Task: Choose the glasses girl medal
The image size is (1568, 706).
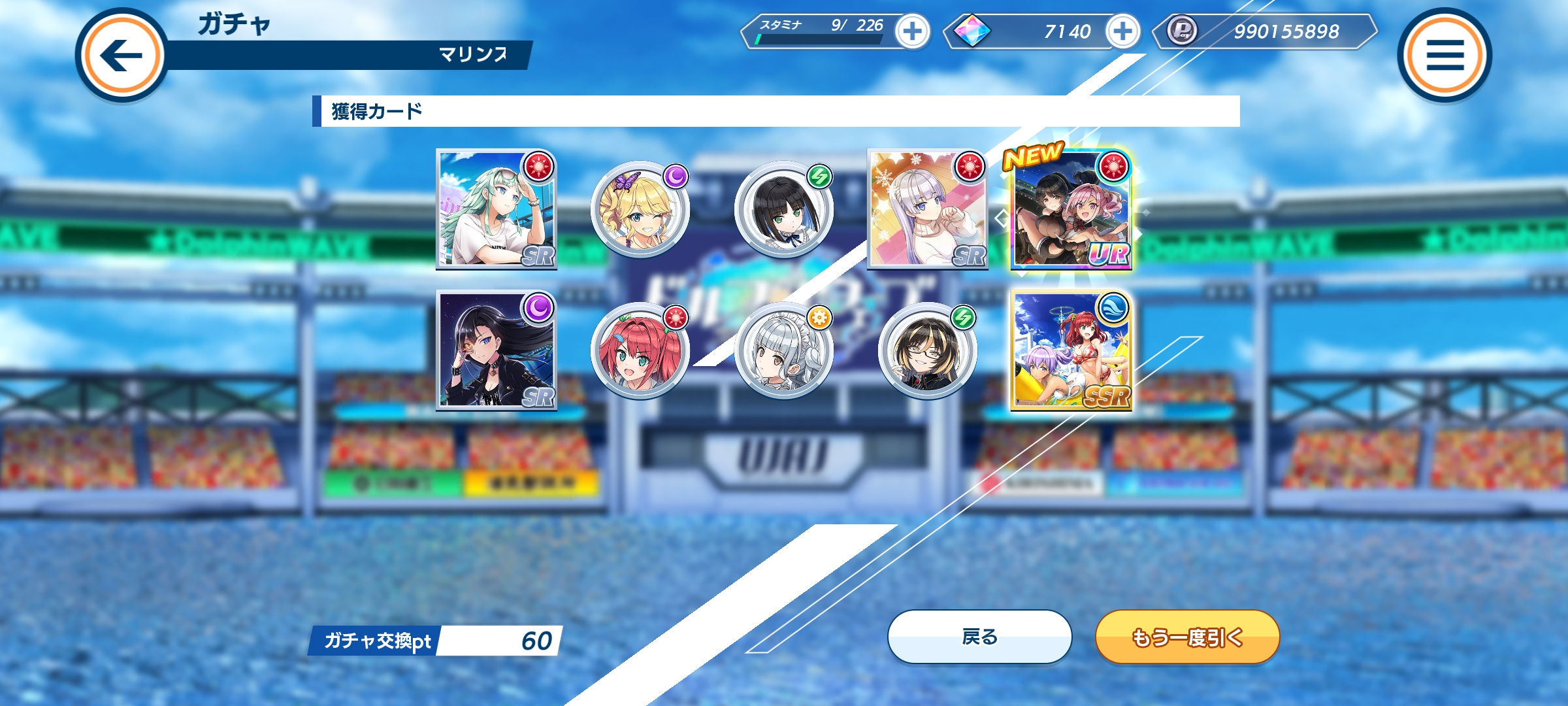Action: click(x=928, y=350)
